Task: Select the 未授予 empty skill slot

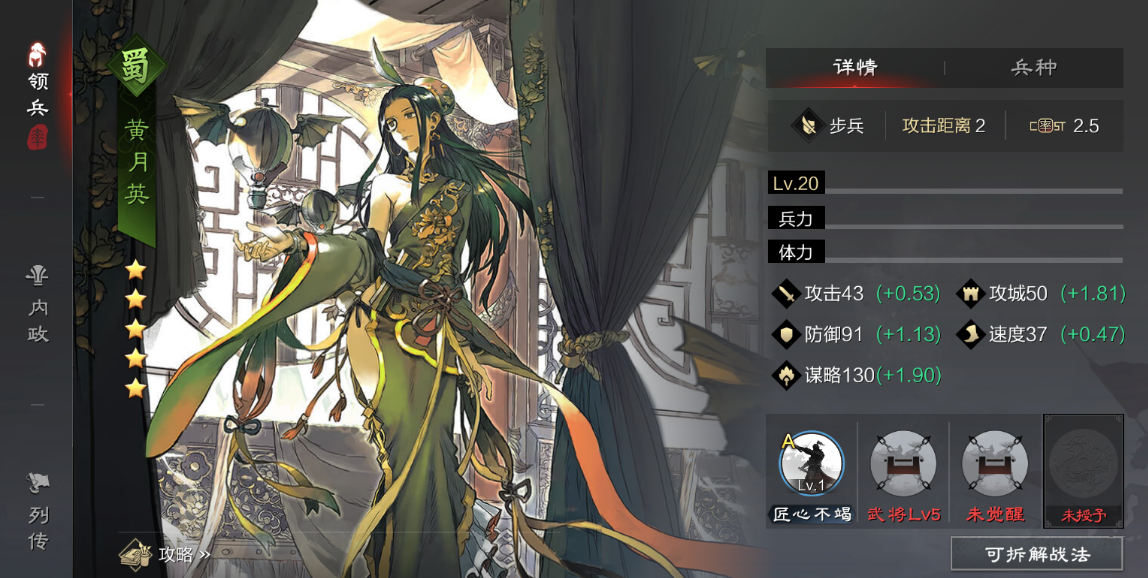Action: (x=1083, y=465)
